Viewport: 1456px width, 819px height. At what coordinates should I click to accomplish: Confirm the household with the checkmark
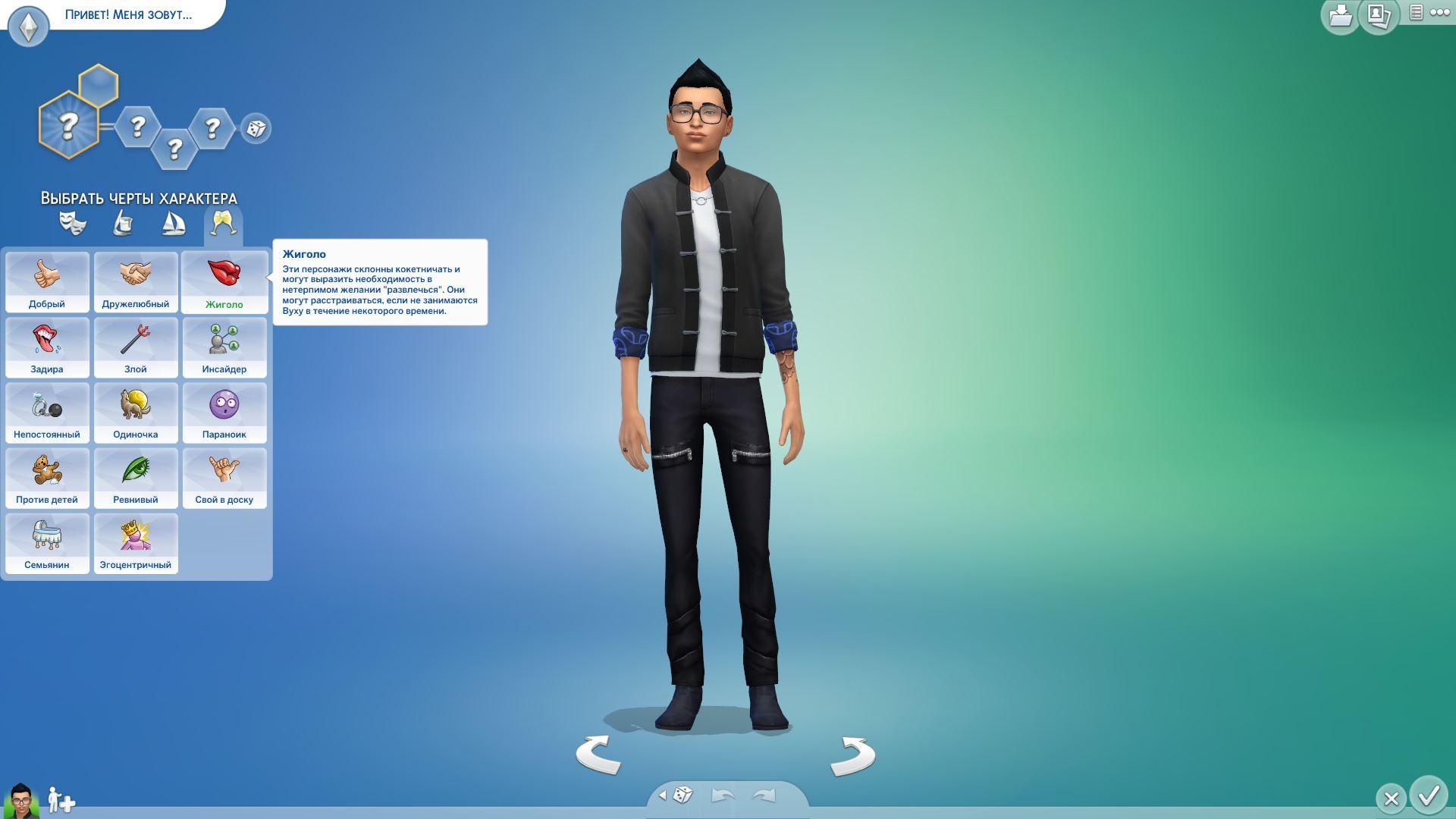(1429, 796)
